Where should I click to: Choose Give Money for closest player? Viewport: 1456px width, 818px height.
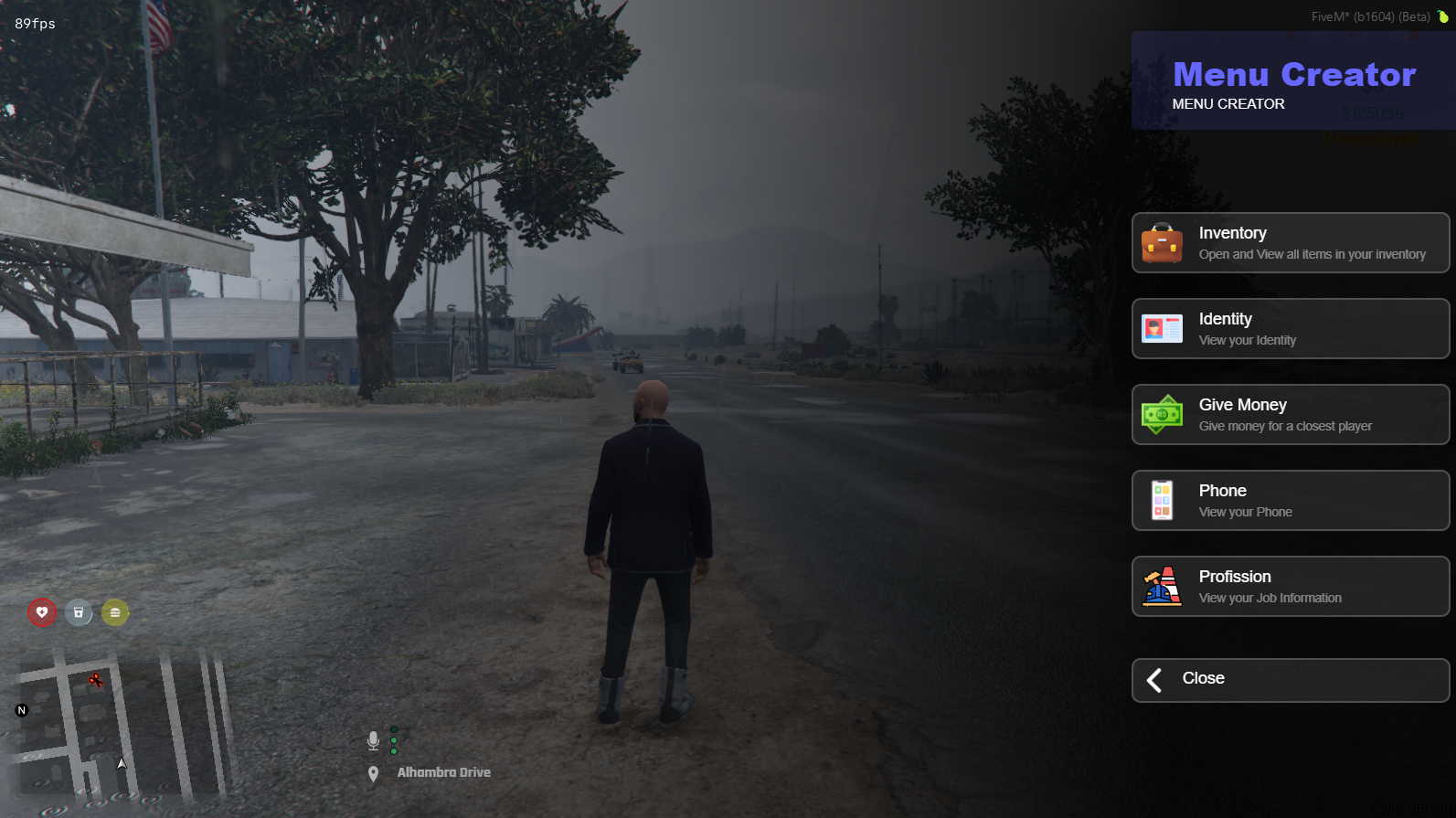[1290, 415]
